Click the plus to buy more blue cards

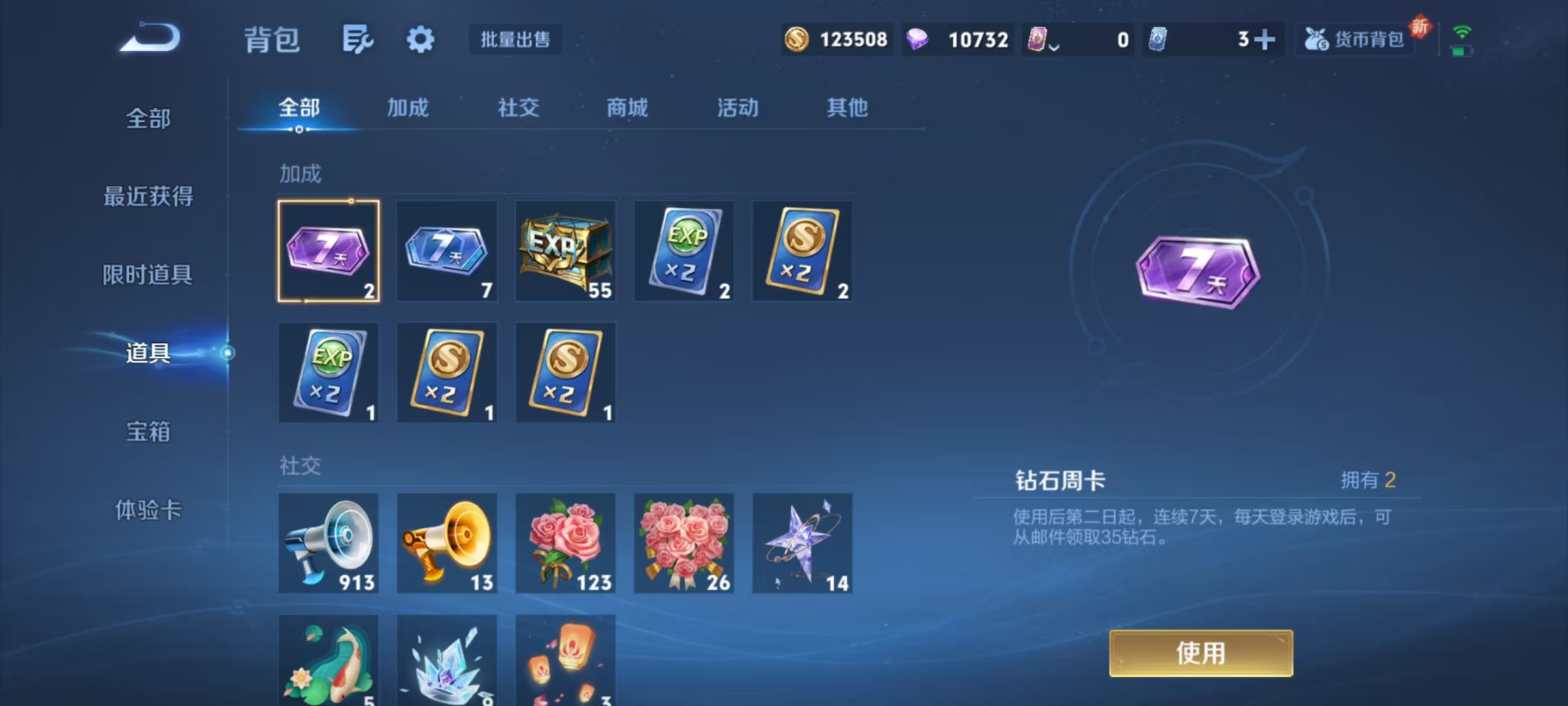point(1266,40)
